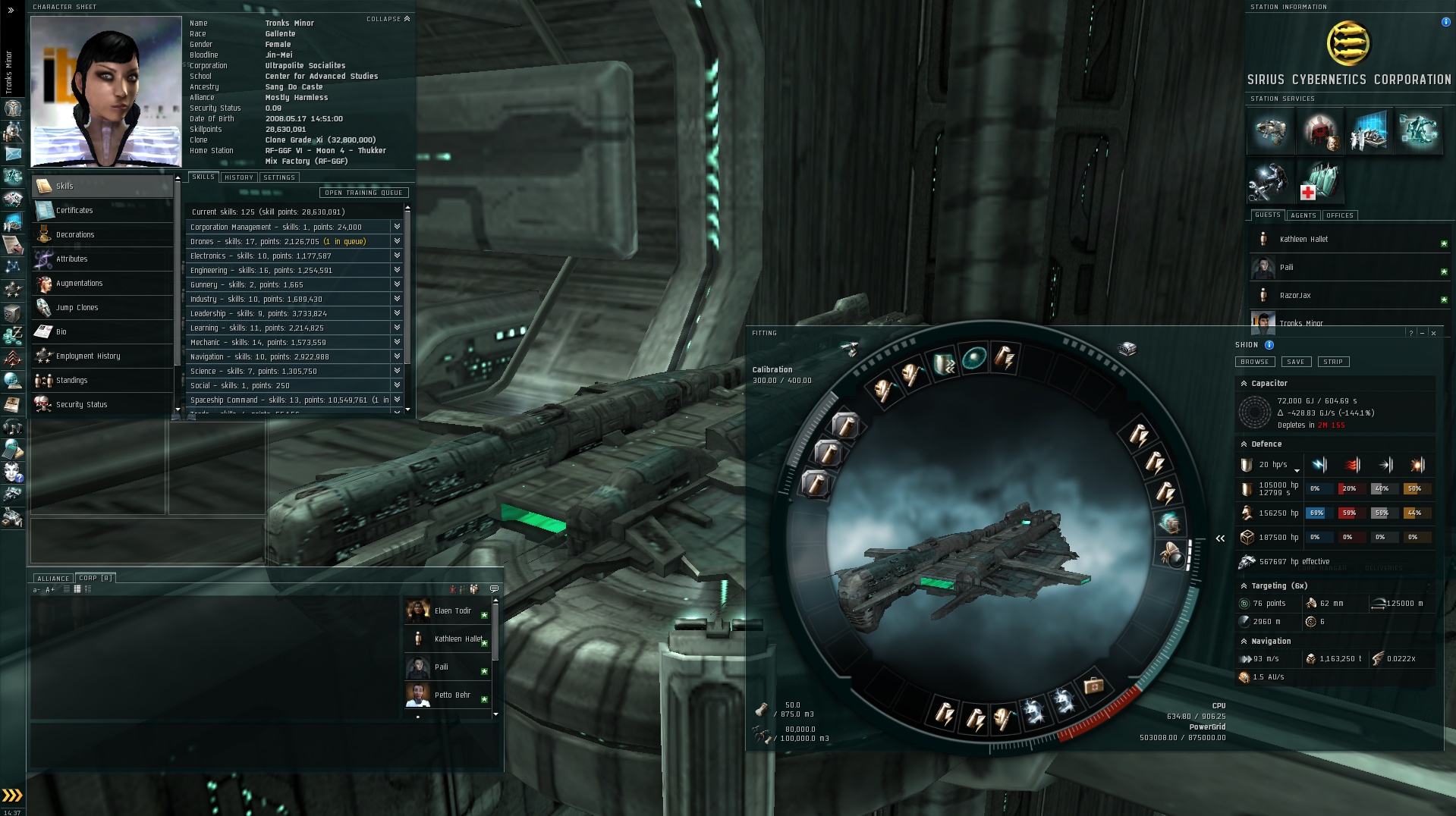1456x816 pixels.
Task: Switch to the Alliance chat tab
Action: pos(53,579)
